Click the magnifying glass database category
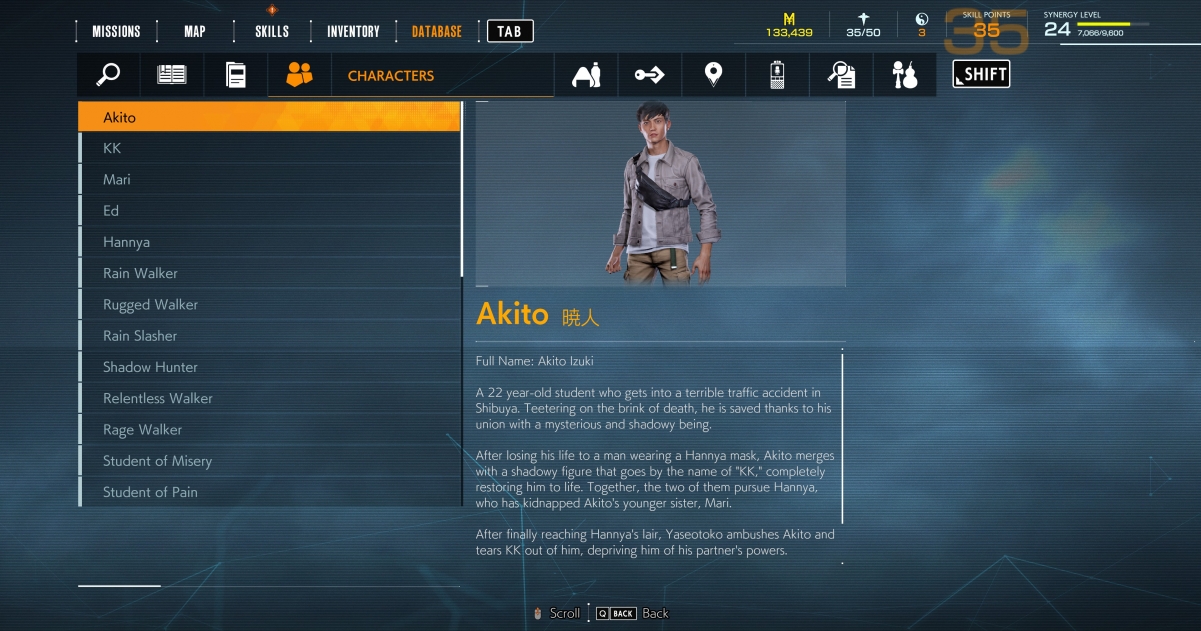1201x631 pixels. (108, 75)
